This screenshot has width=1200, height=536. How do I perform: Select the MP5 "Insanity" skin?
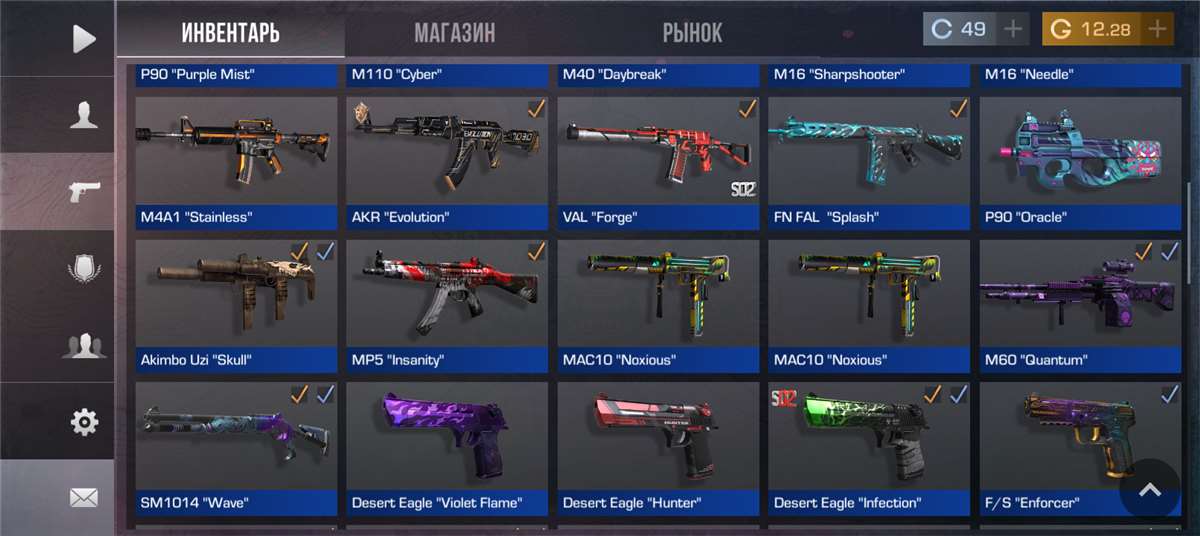[447, 305]
